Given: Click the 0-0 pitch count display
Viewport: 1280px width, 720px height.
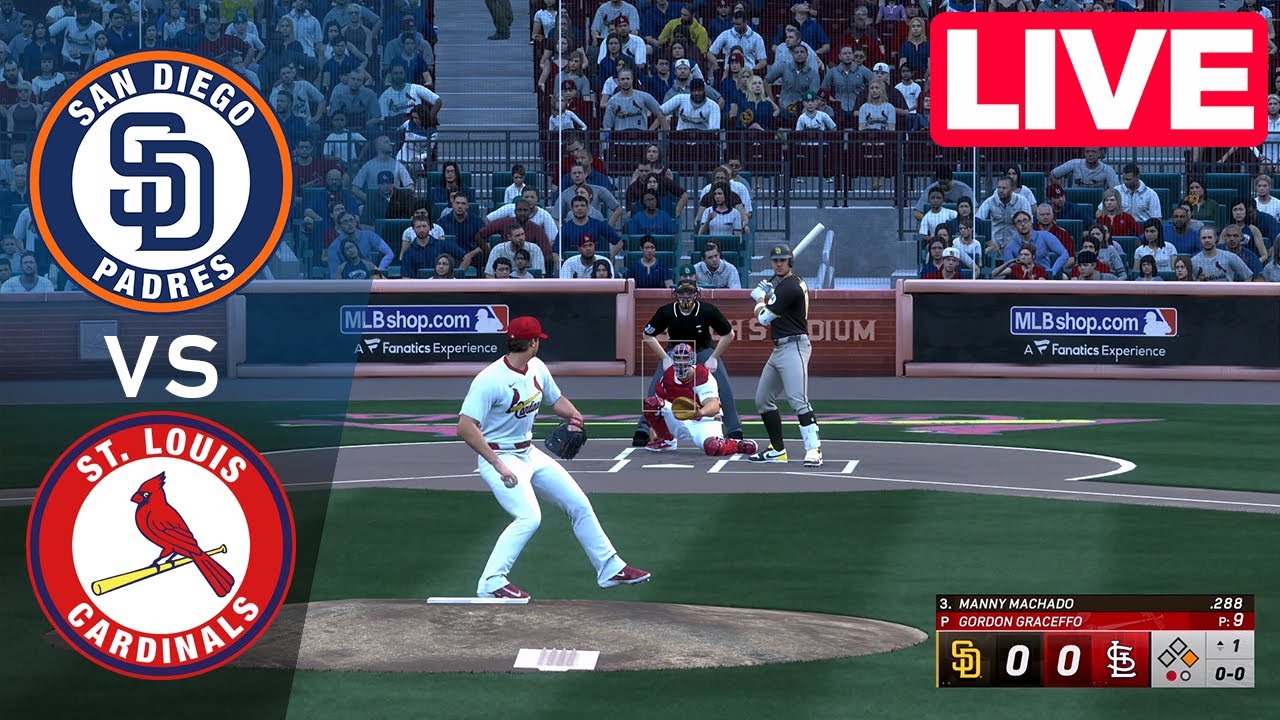Looking at the screenshot, I should [x=1228, y=674].
